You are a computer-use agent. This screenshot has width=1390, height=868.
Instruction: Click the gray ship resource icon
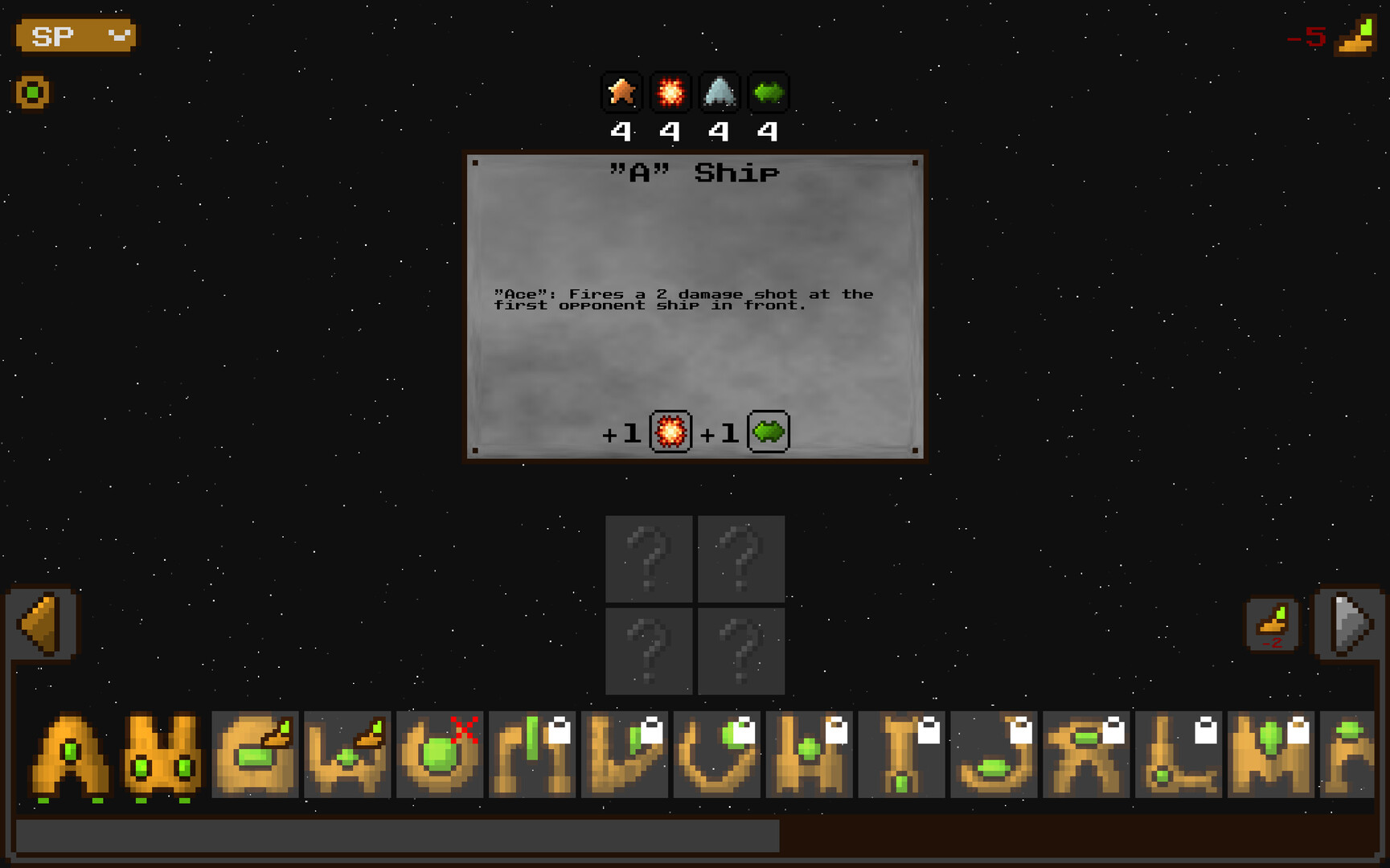[x=720, y=92]
